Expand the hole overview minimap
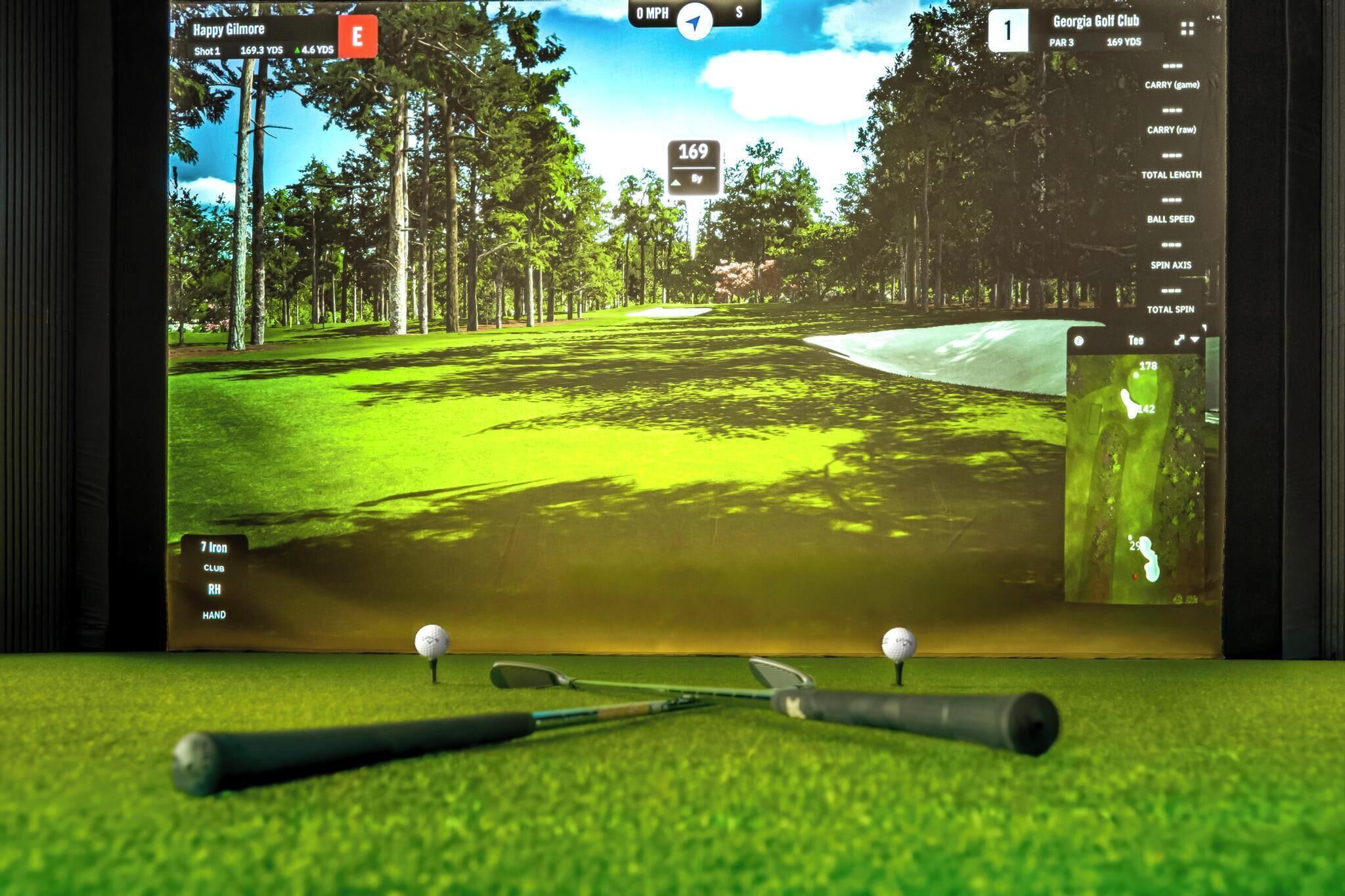 1180,340
